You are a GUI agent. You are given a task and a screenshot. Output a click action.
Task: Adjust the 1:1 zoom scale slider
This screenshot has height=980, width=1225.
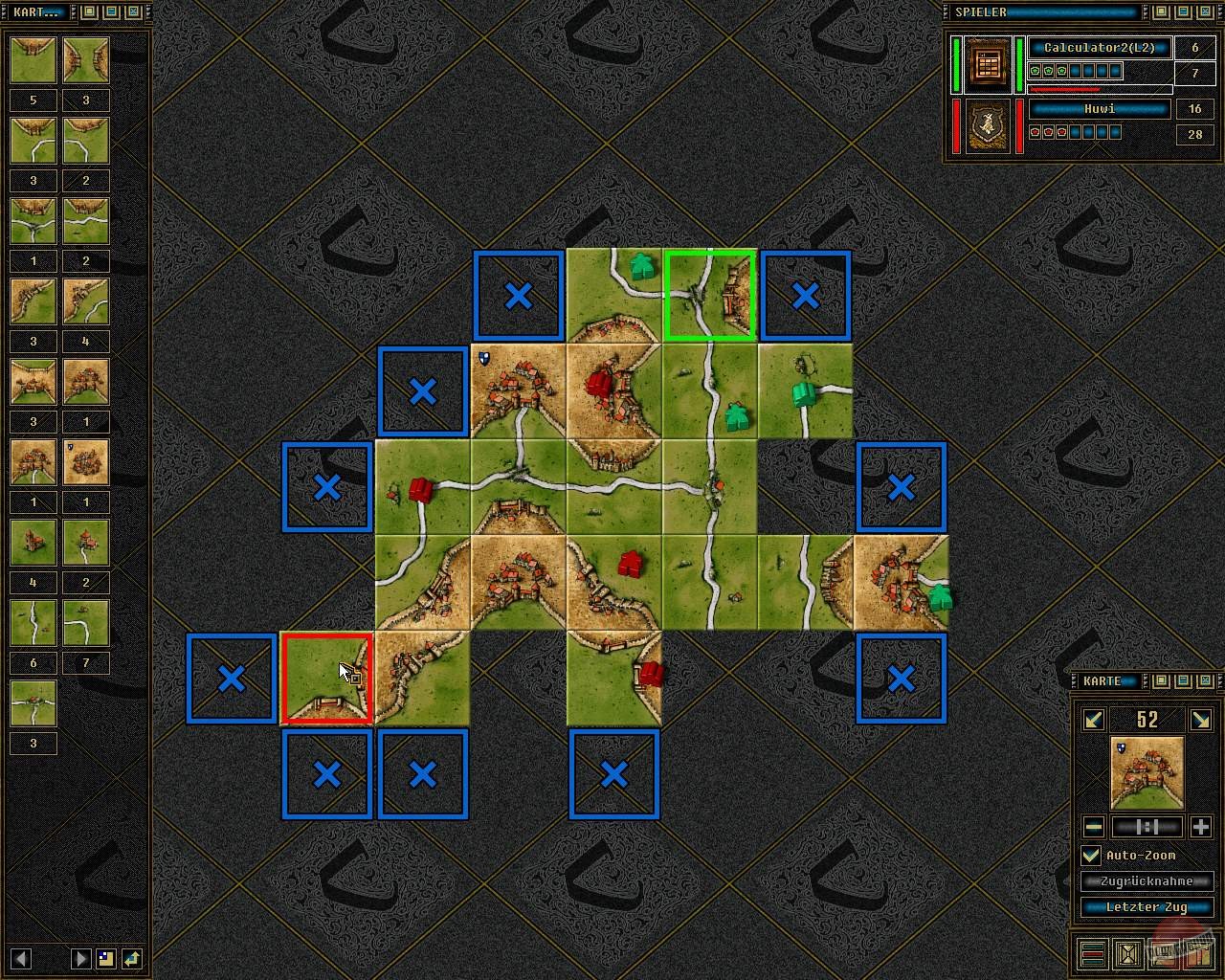1148,827
